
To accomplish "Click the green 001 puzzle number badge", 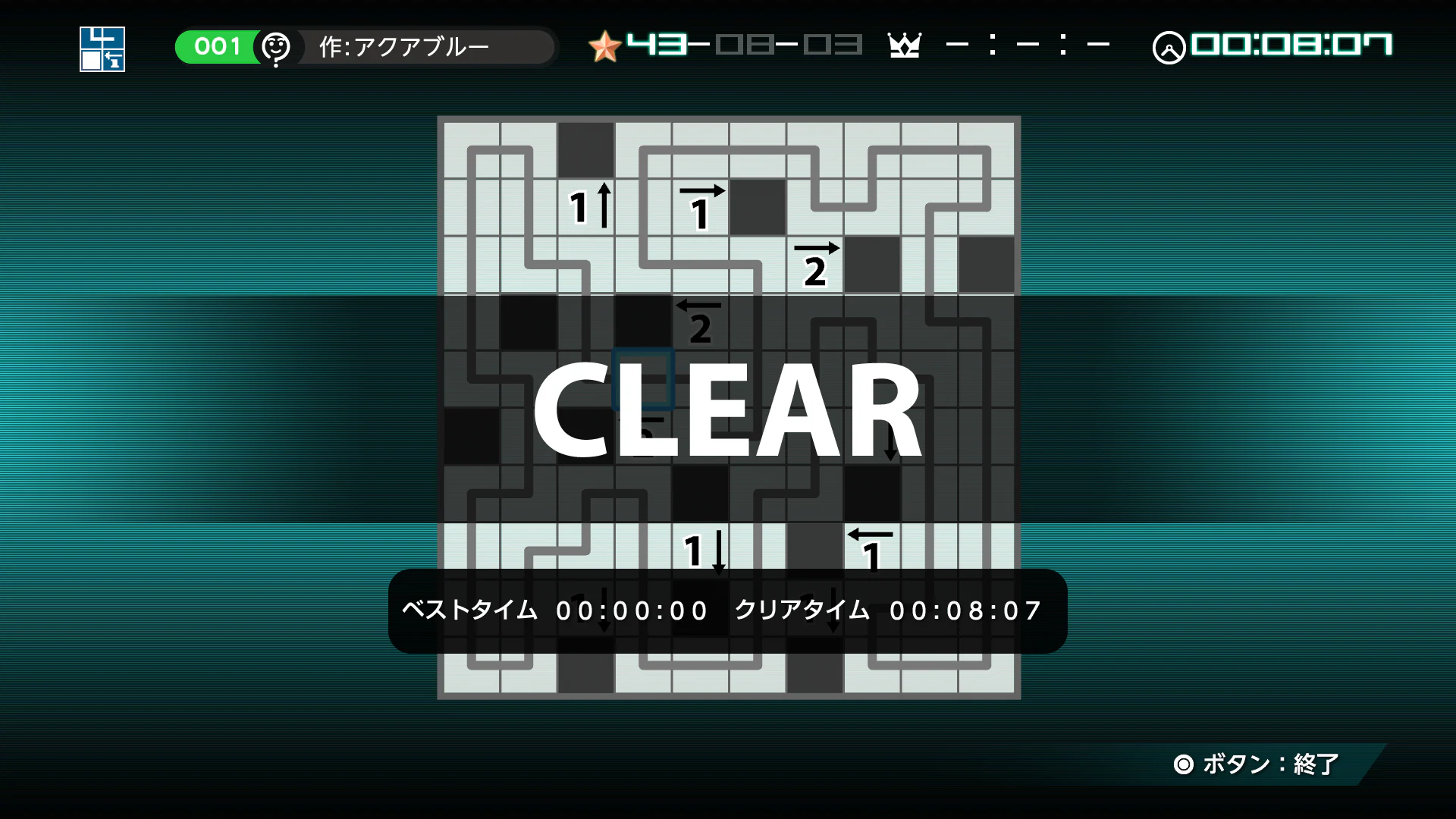I will click(217, 46).
